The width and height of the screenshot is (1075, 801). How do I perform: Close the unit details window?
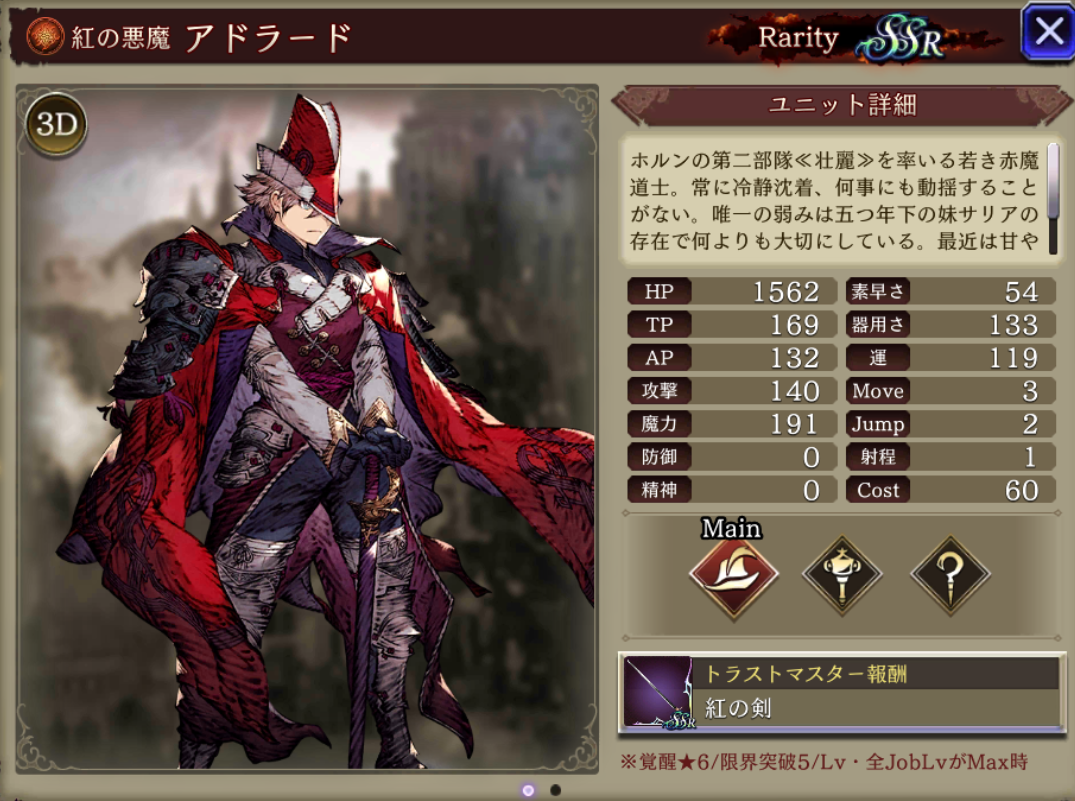[1047, 32]
